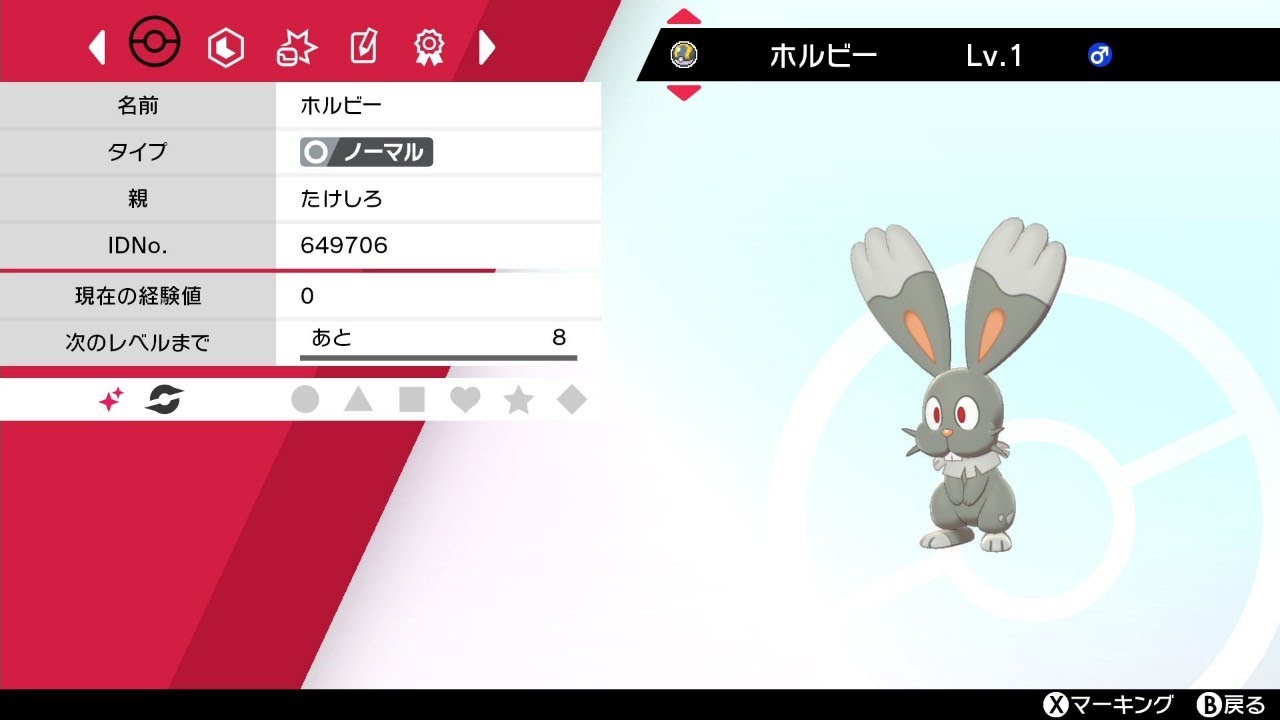Toggle the star marking
Viewport: 1280px width, 720px height.
[519, 398]
